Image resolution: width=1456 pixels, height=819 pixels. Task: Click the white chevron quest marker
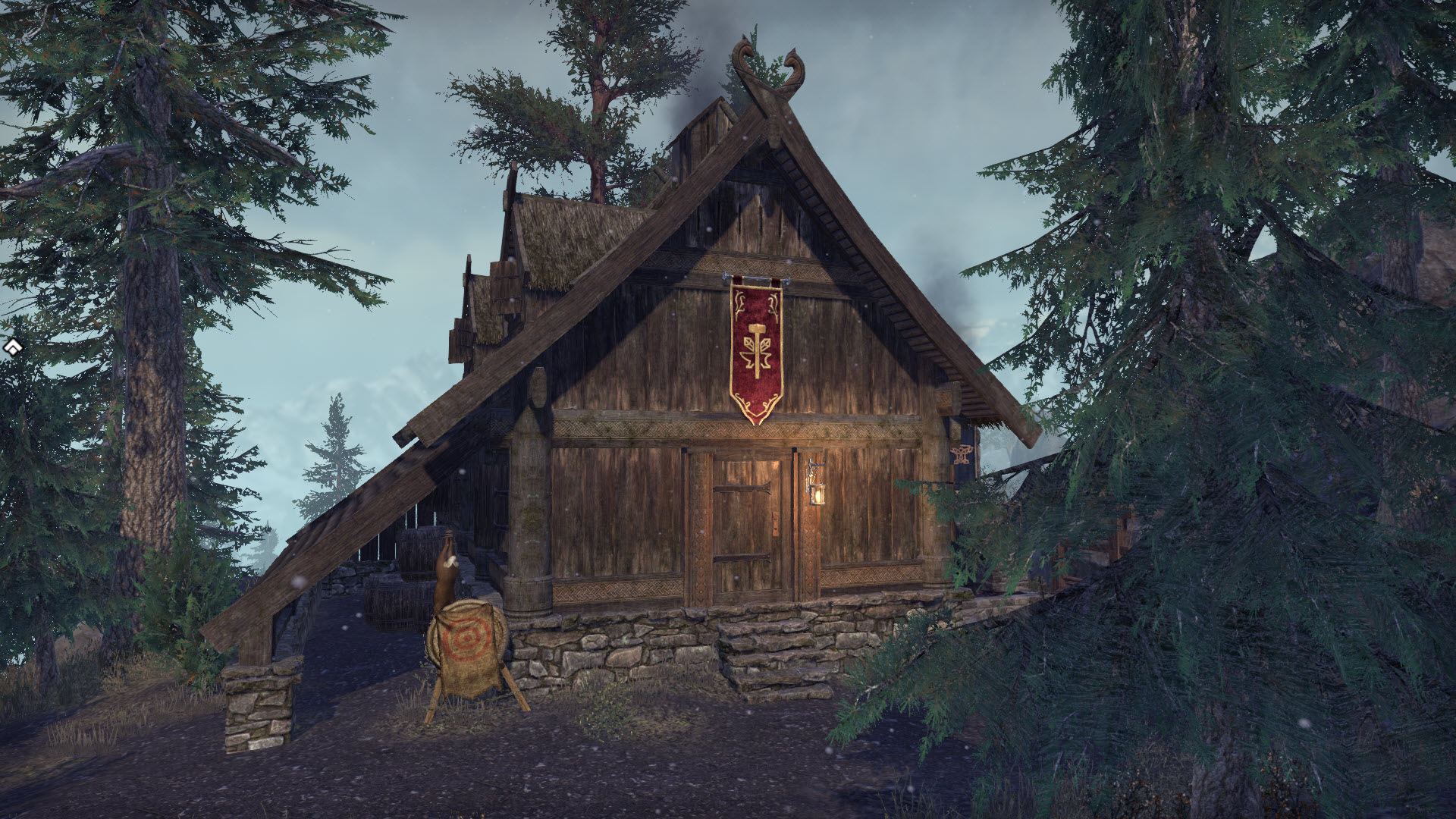[12, 347]
